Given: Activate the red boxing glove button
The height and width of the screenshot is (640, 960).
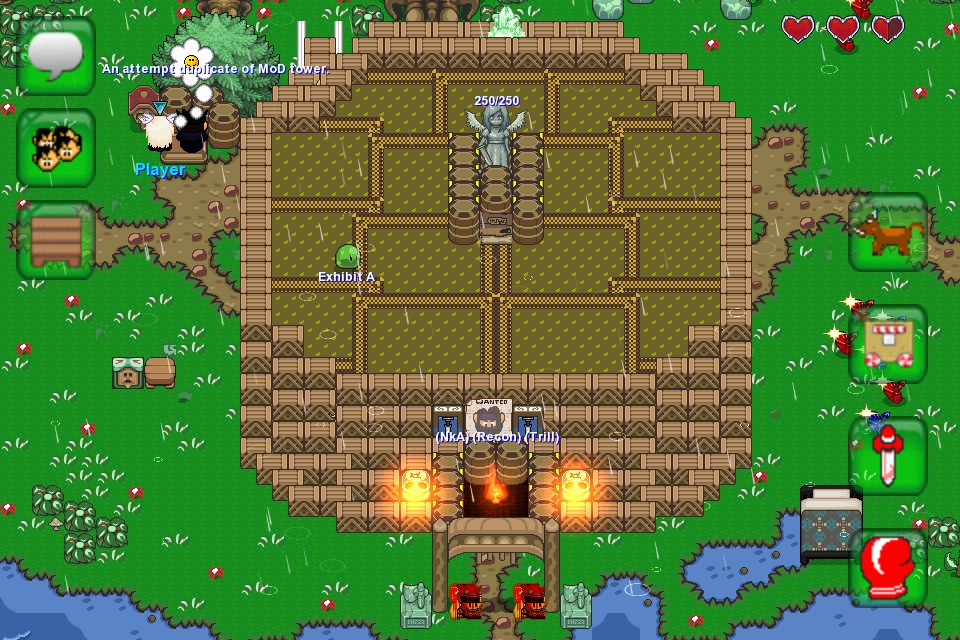Looking at the screenshot, I should (x=888, y=568).
